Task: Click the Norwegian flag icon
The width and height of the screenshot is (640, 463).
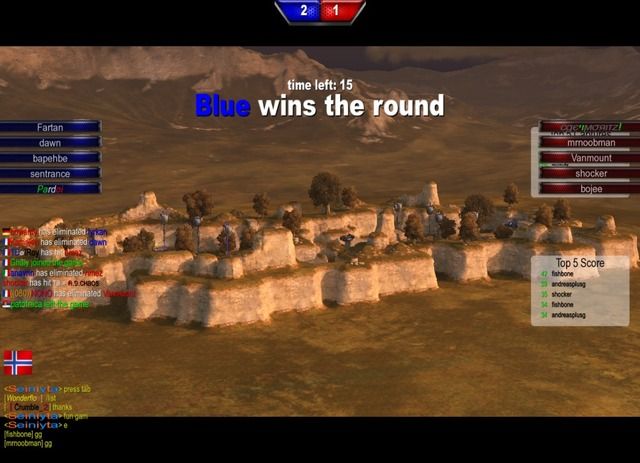Action: (x=18, y=362)
